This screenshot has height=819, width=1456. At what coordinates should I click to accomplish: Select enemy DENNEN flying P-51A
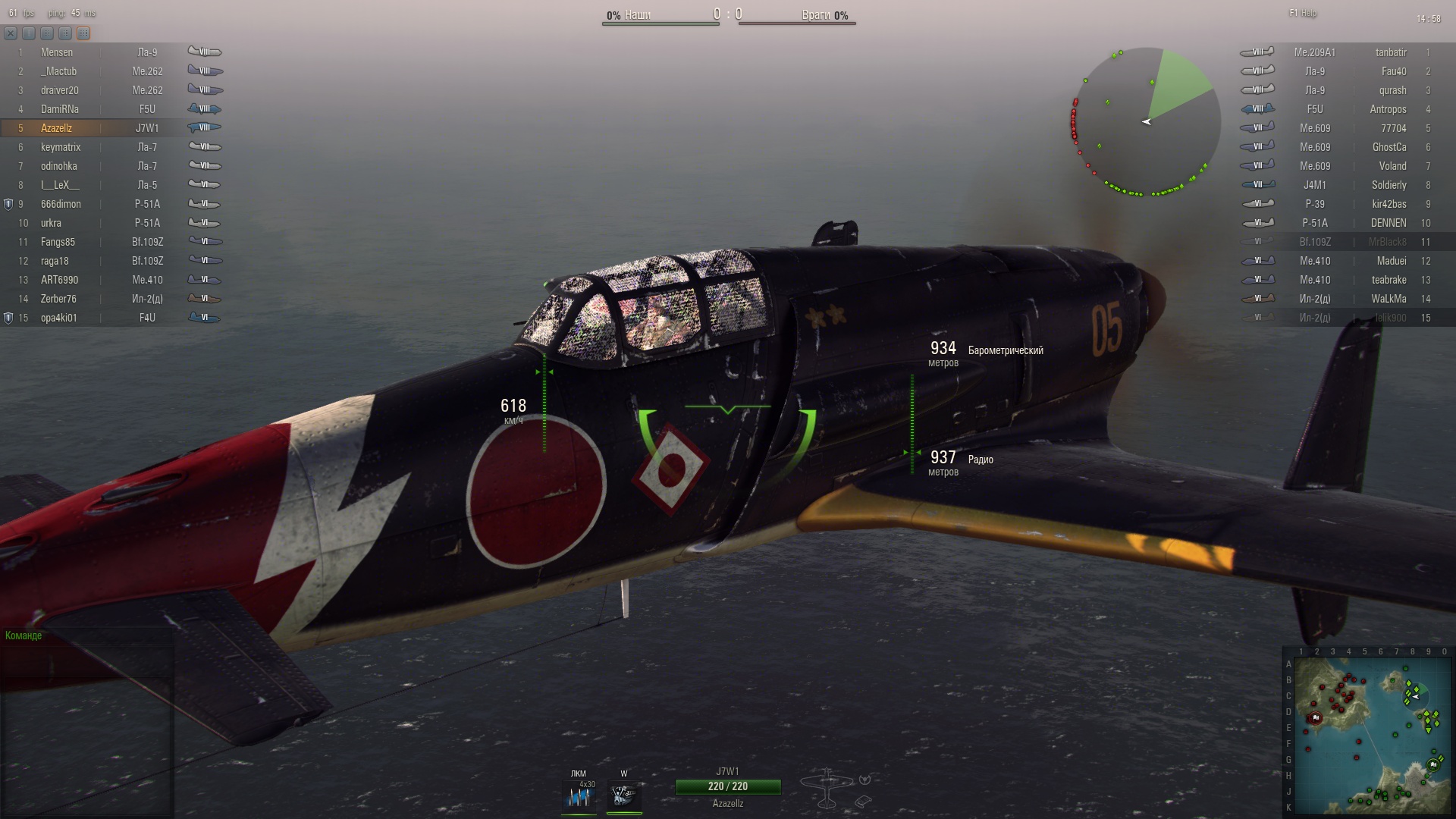(x=1388, y=223)
